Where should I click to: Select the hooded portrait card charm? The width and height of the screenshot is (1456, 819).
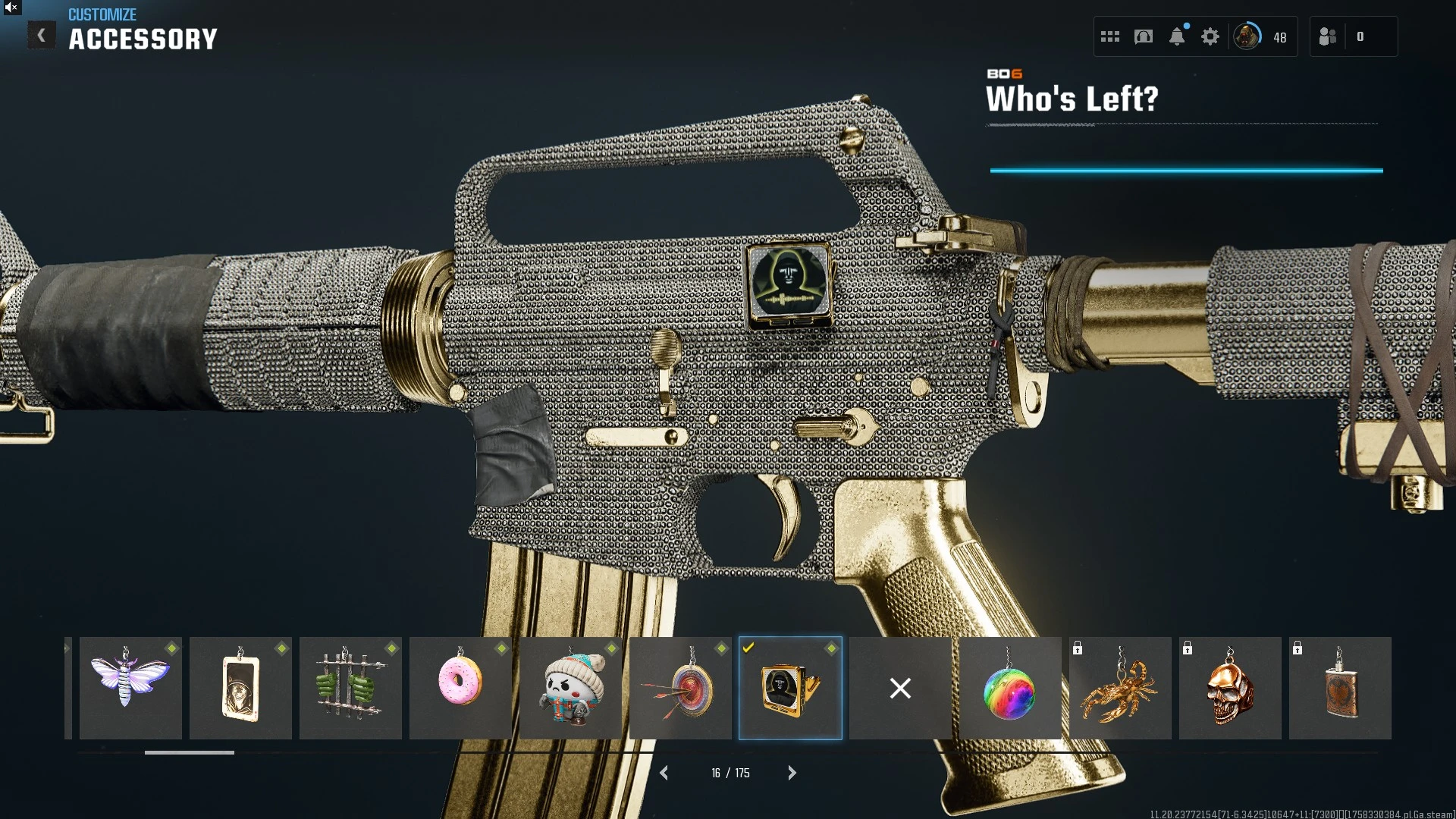coord(240,688)
